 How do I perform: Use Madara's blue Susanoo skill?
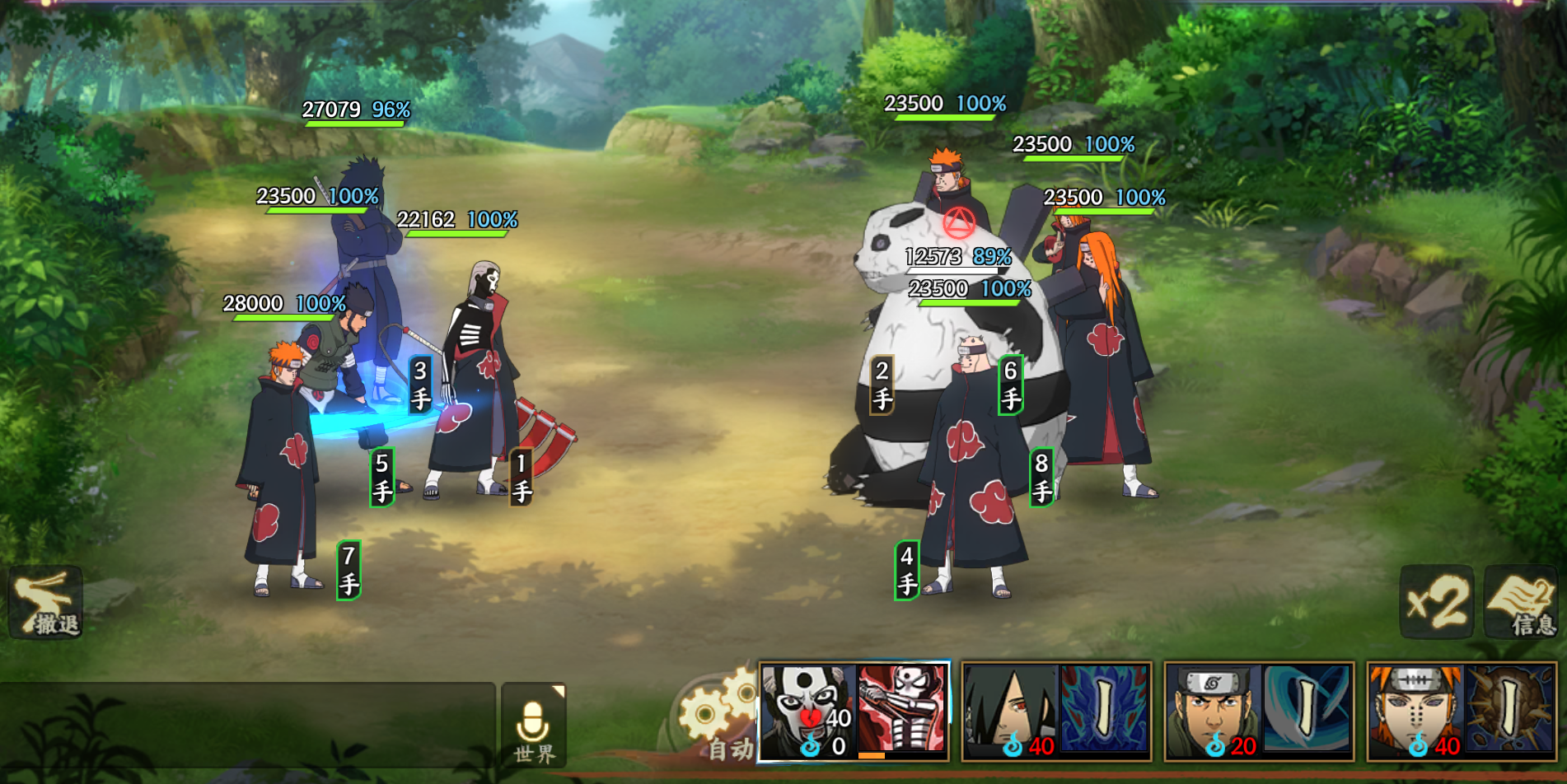(x=1104, y=710)
